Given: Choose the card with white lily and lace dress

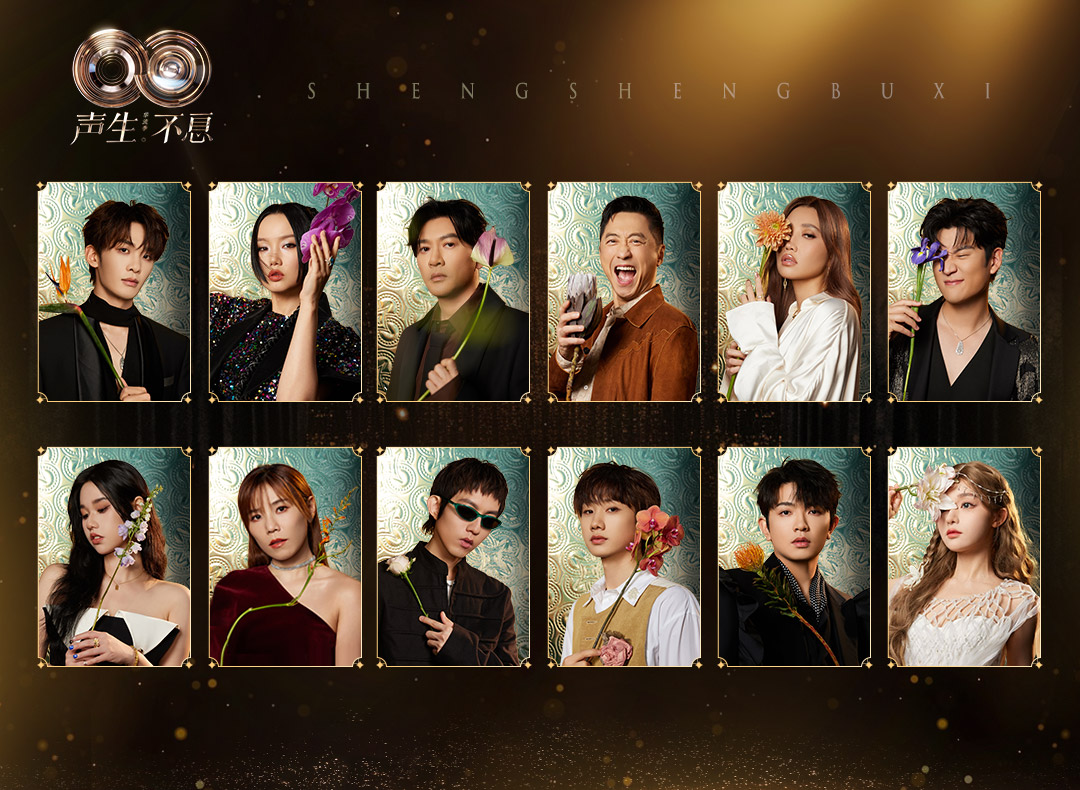Looking at the screenshot, I should pos(964,556).
